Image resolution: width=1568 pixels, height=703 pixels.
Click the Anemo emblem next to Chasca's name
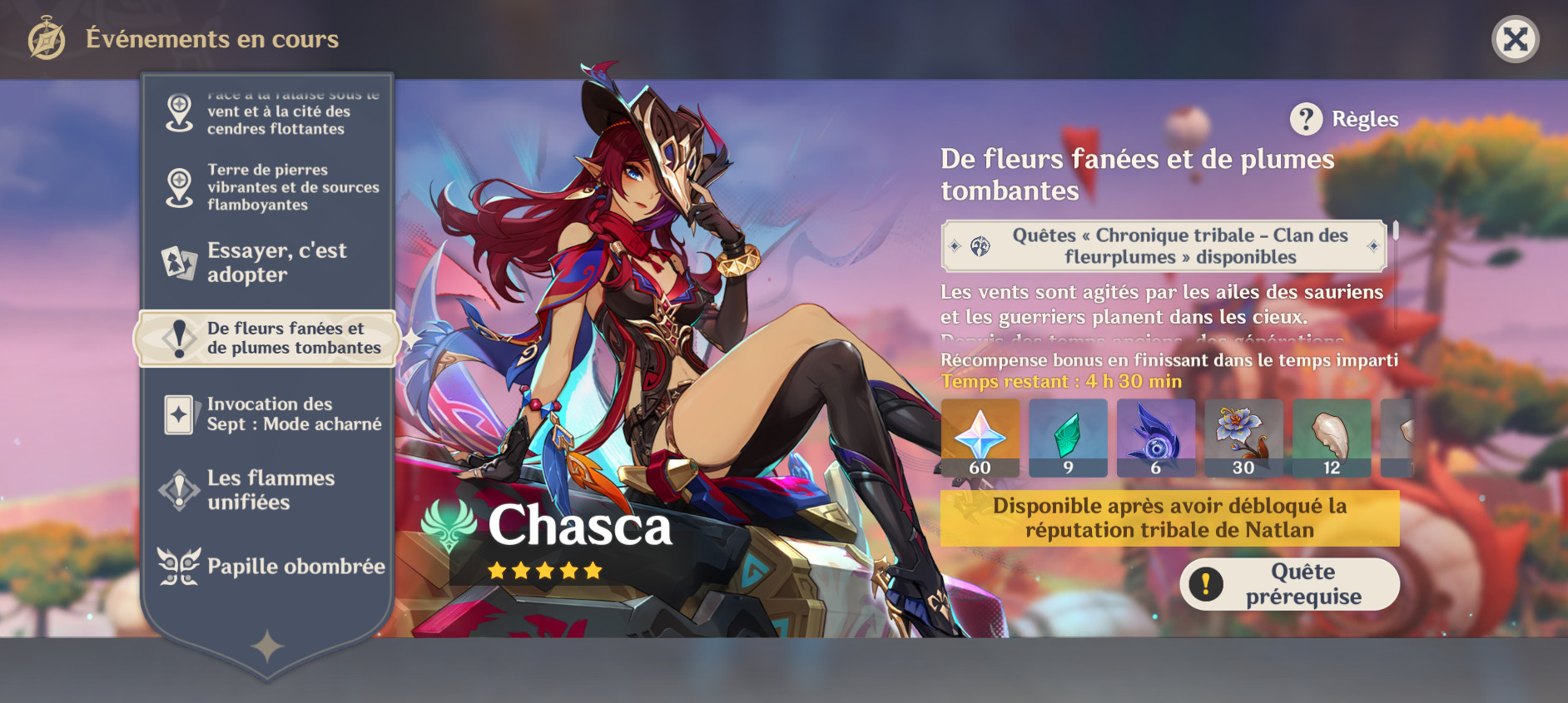[449, 527]
